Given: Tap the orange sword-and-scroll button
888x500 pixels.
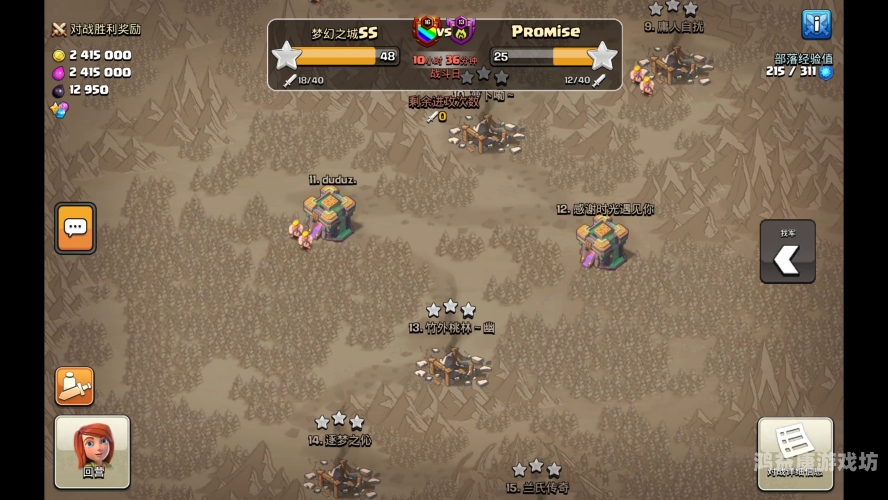Looking at the screenshot, I should [75, 386].
